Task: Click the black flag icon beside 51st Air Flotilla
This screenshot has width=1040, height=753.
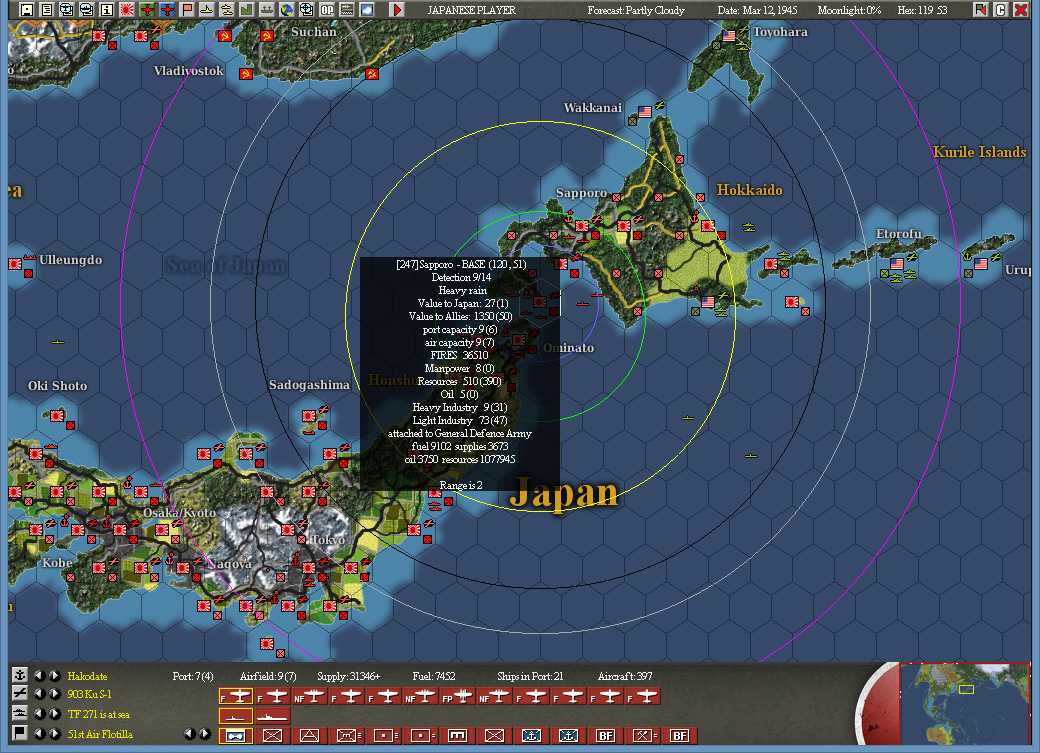Action: pyautogui.click(x=19, y=733)
